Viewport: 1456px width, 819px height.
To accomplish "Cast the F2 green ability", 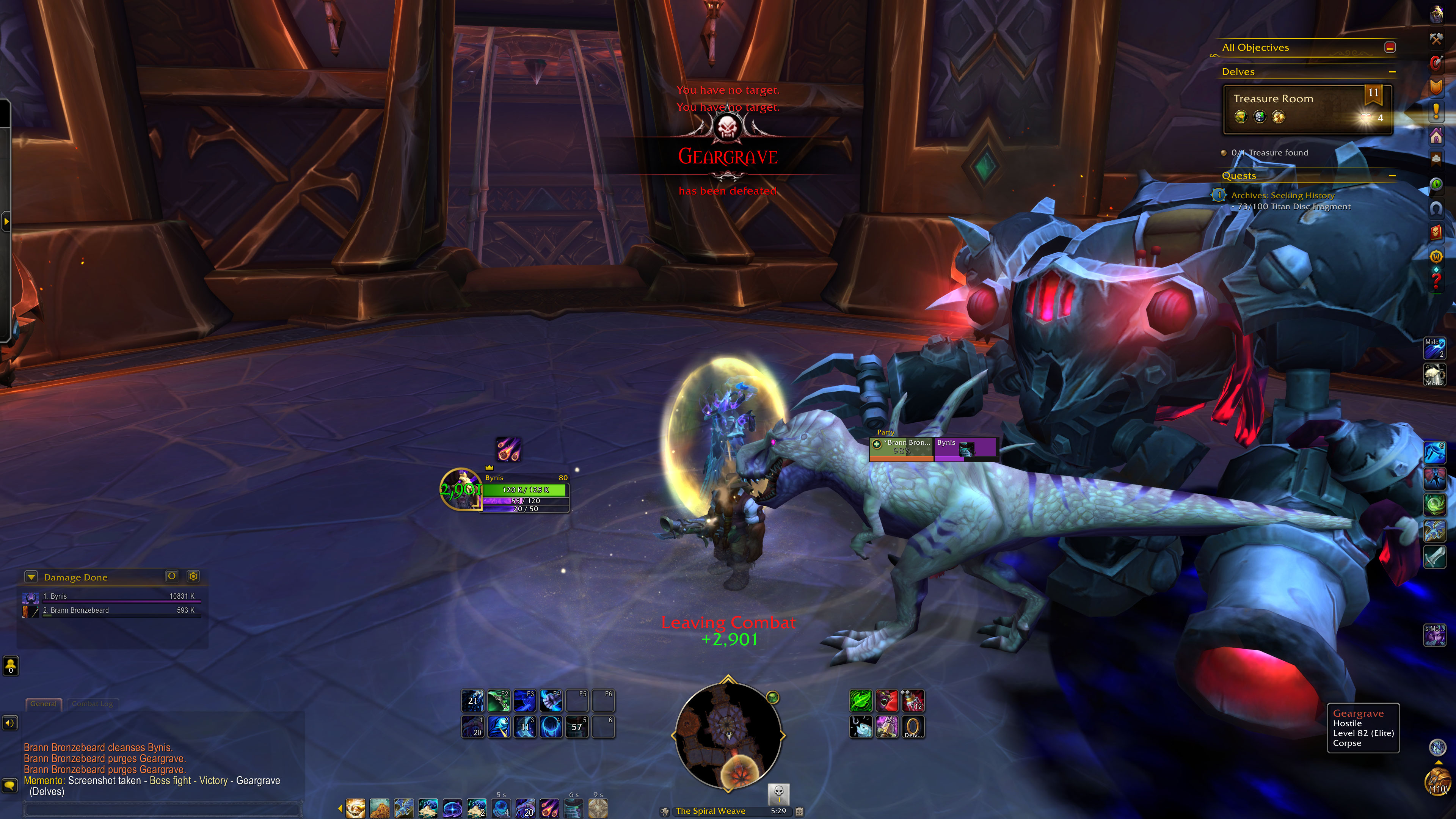I will pos(499,701).
